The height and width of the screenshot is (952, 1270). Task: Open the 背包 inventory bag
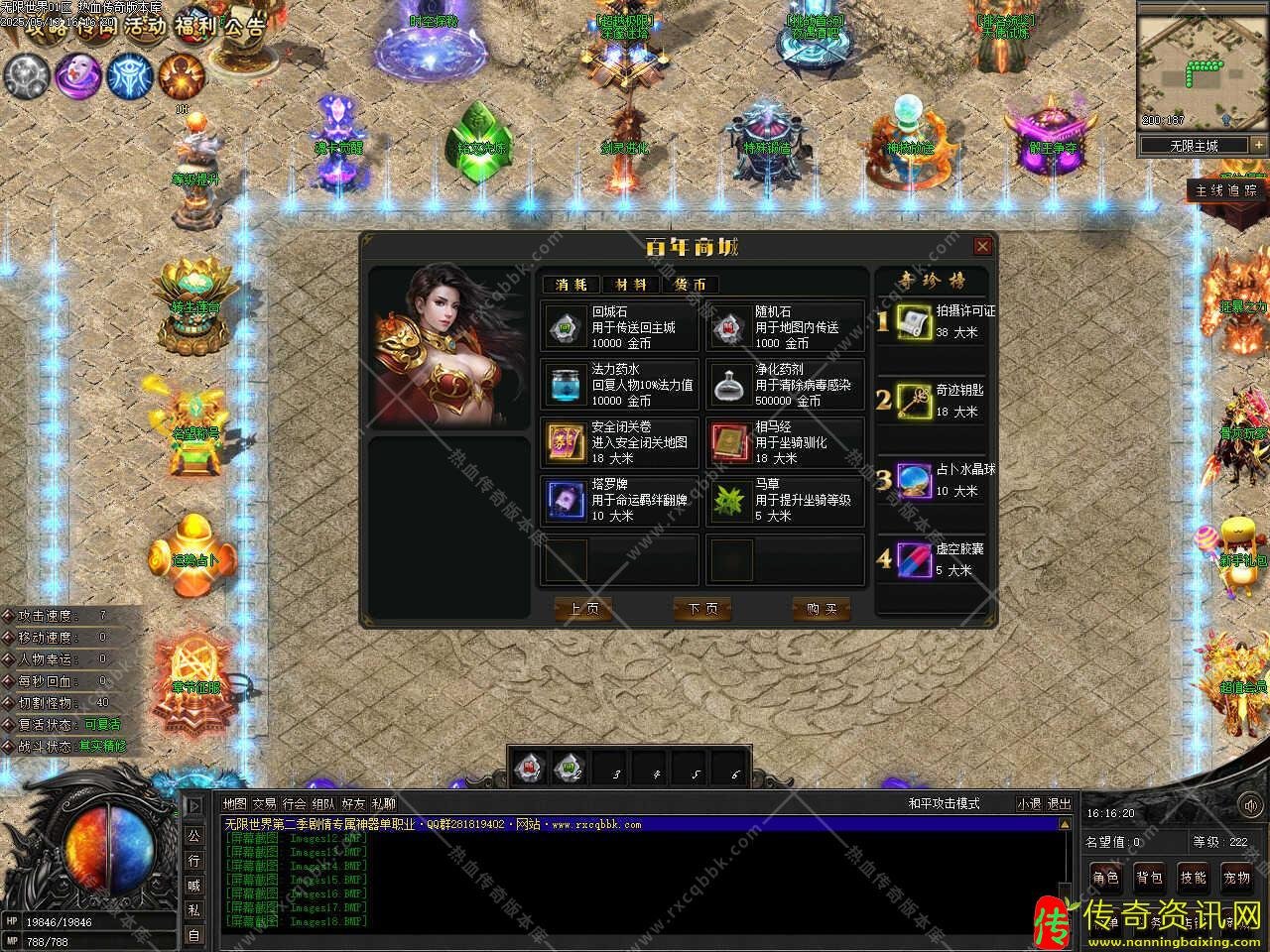(x=1149, y=878)
